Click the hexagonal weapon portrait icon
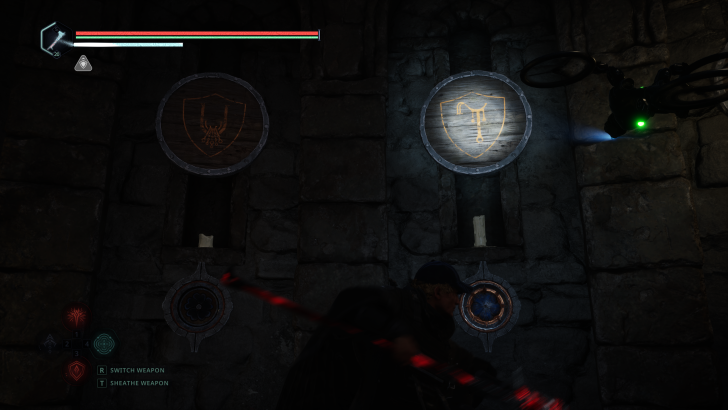The height and width of the screenshot is (410, 728). [53, 39]
